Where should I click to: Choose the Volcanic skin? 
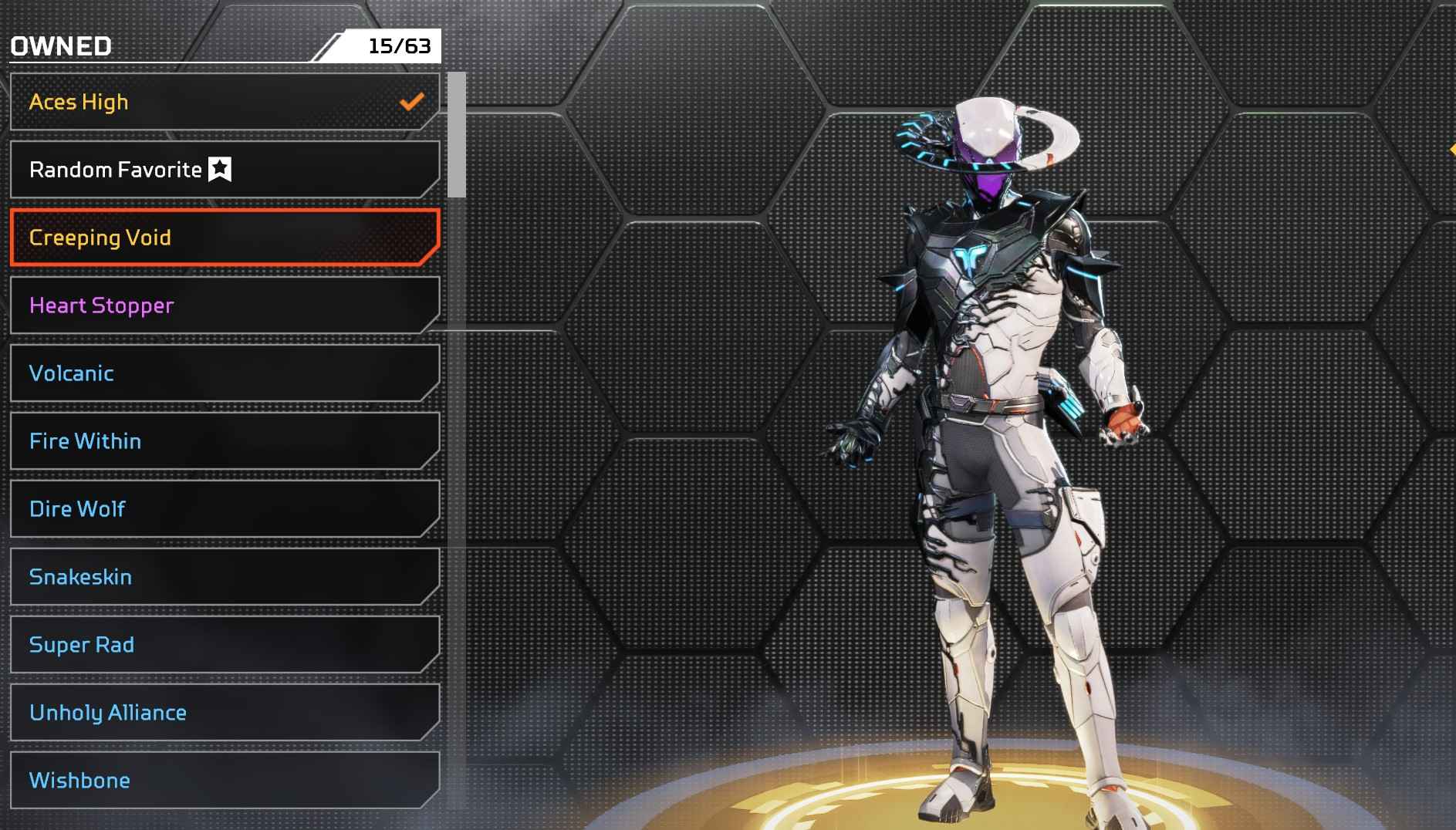coord(224,373)
